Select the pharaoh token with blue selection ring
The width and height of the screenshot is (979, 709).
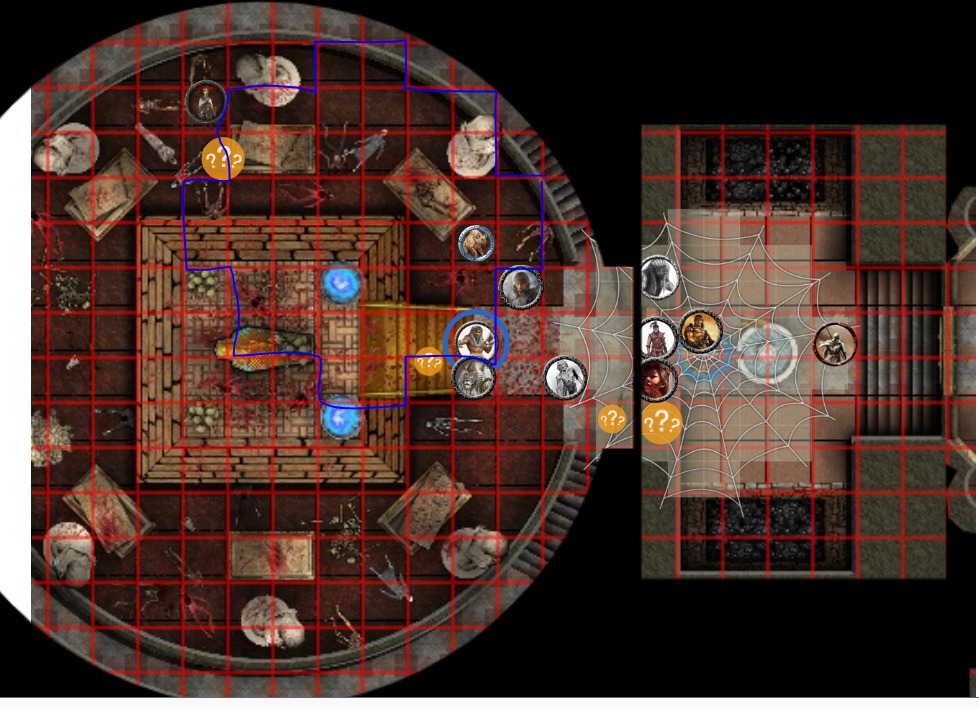(476, 339)
